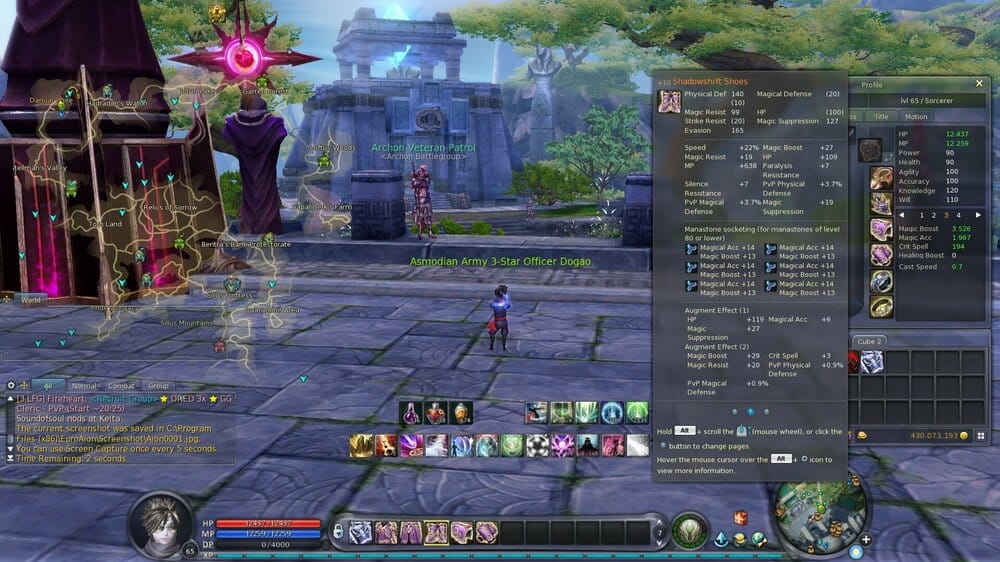Select the Cube 2 inventory tab
Image resolution: width=1000 pixels, height=562 pixels.
point(869,341)
